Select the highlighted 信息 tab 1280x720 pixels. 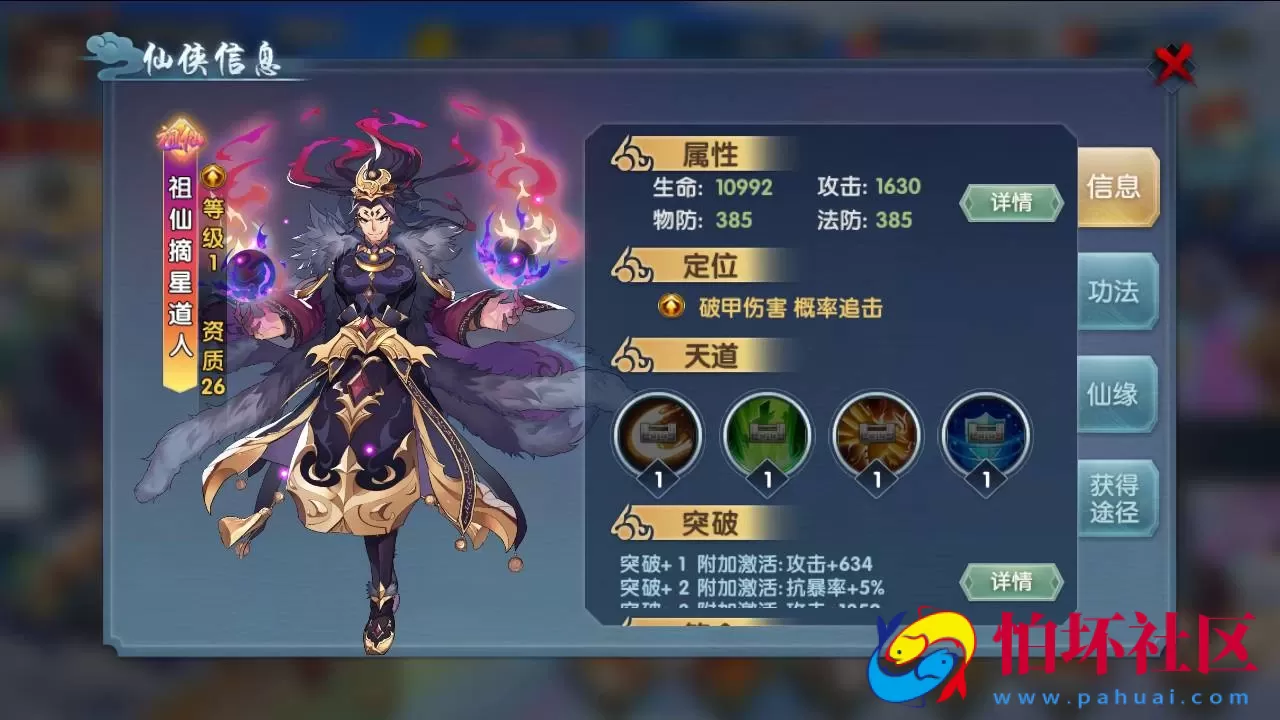(1117, 187)
